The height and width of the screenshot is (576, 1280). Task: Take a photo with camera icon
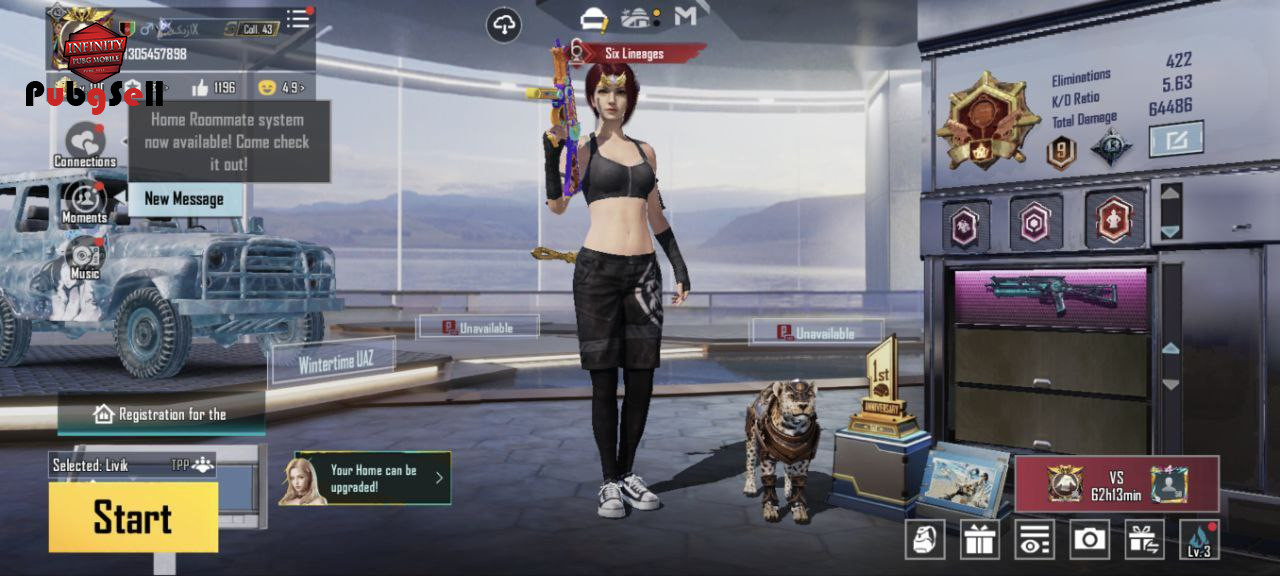pyautogui.click(x=1089, y=539)
